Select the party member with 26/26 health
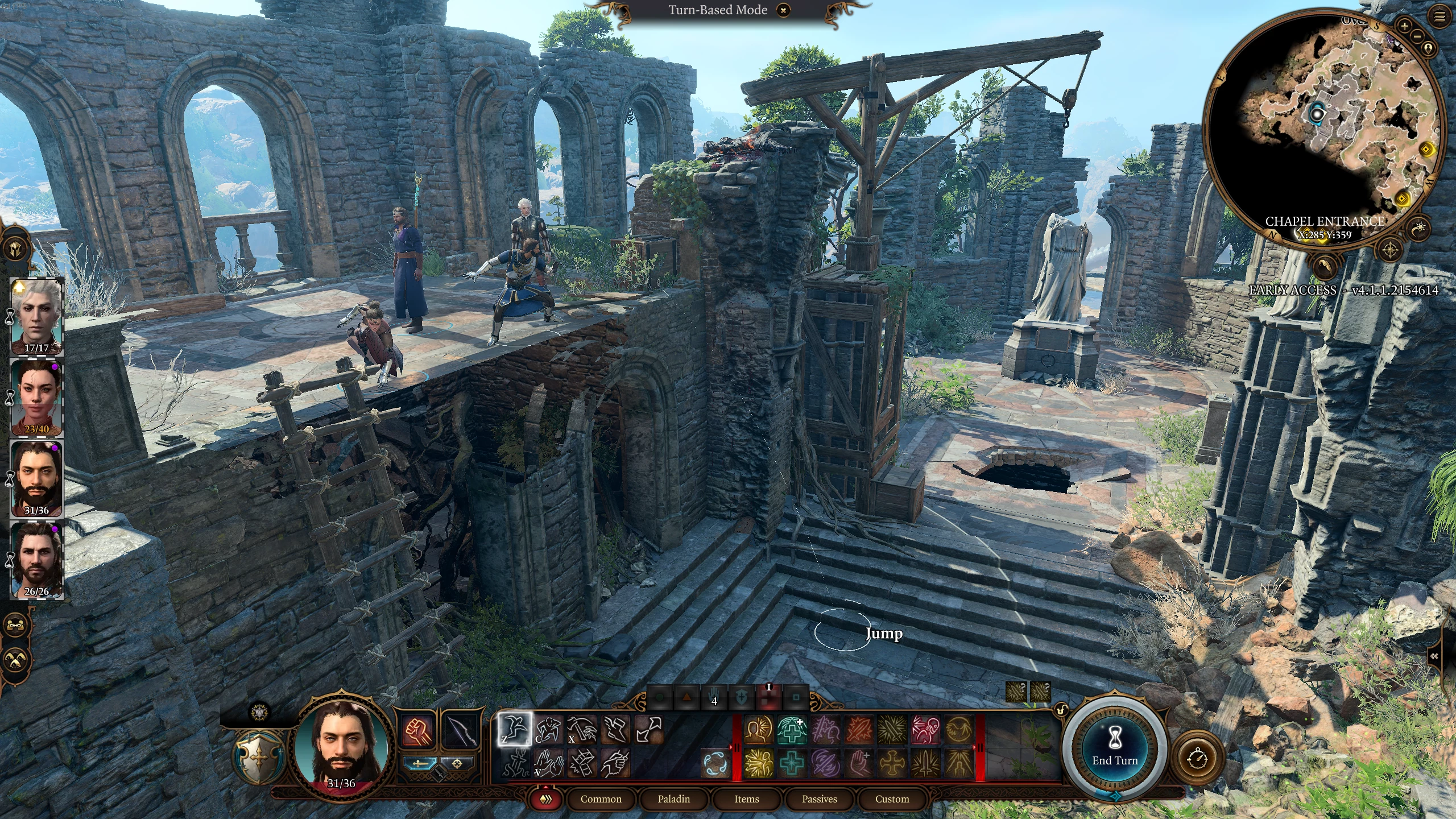Screen dimensions: 1456x819 (37, 560)
